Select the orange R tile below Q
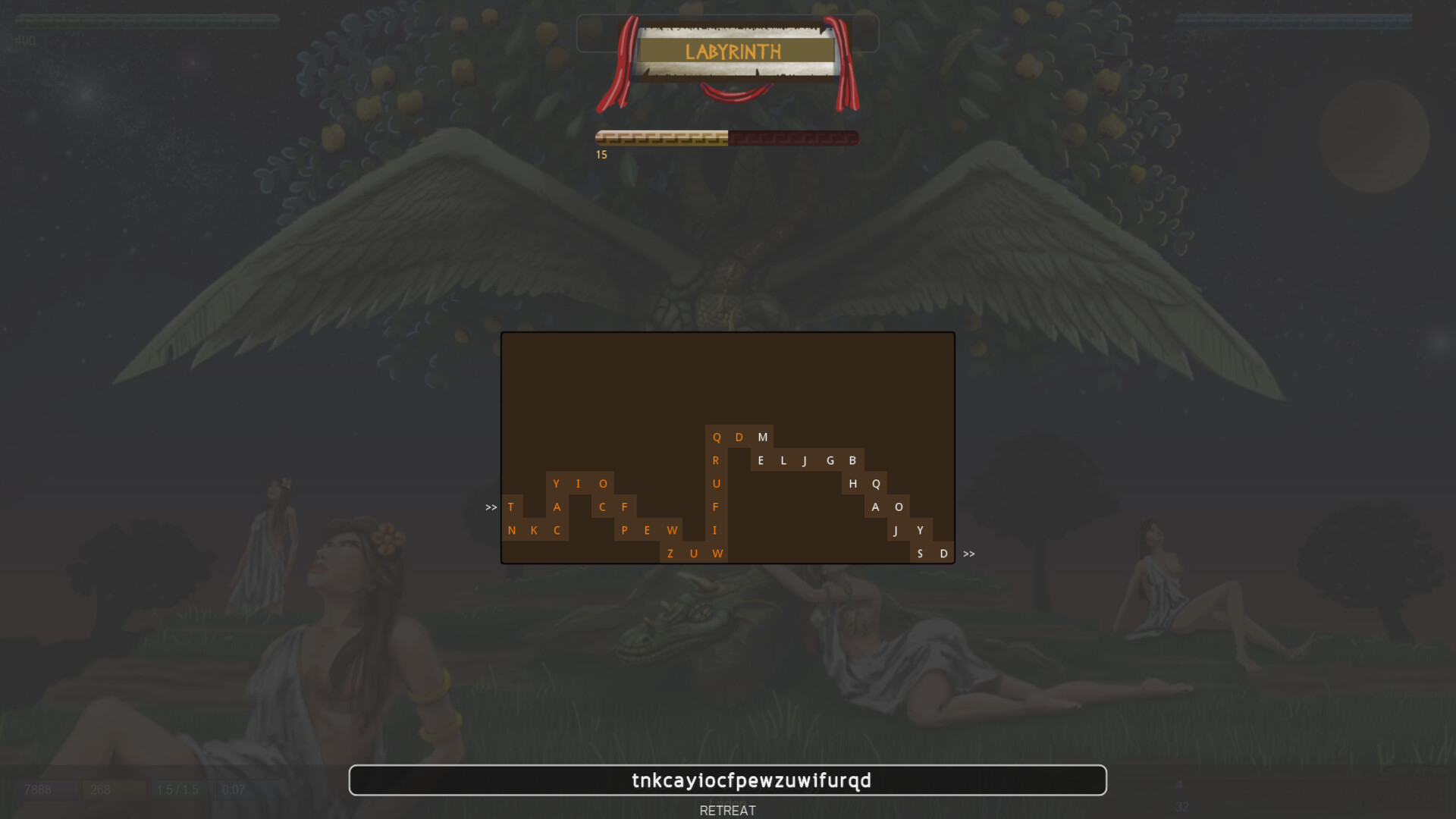 coord(716,460)
